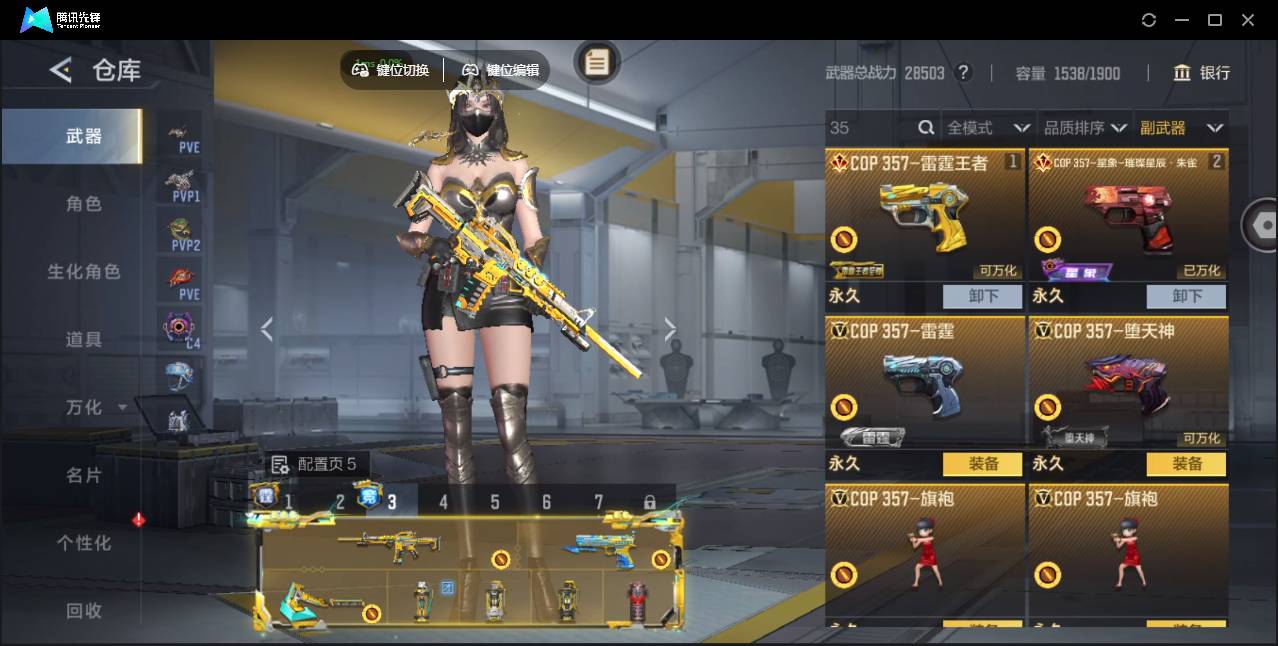The height and width of the screenshot is (646, 1278).
Task: Switch to the 生化角色 category
Action: 84,272
